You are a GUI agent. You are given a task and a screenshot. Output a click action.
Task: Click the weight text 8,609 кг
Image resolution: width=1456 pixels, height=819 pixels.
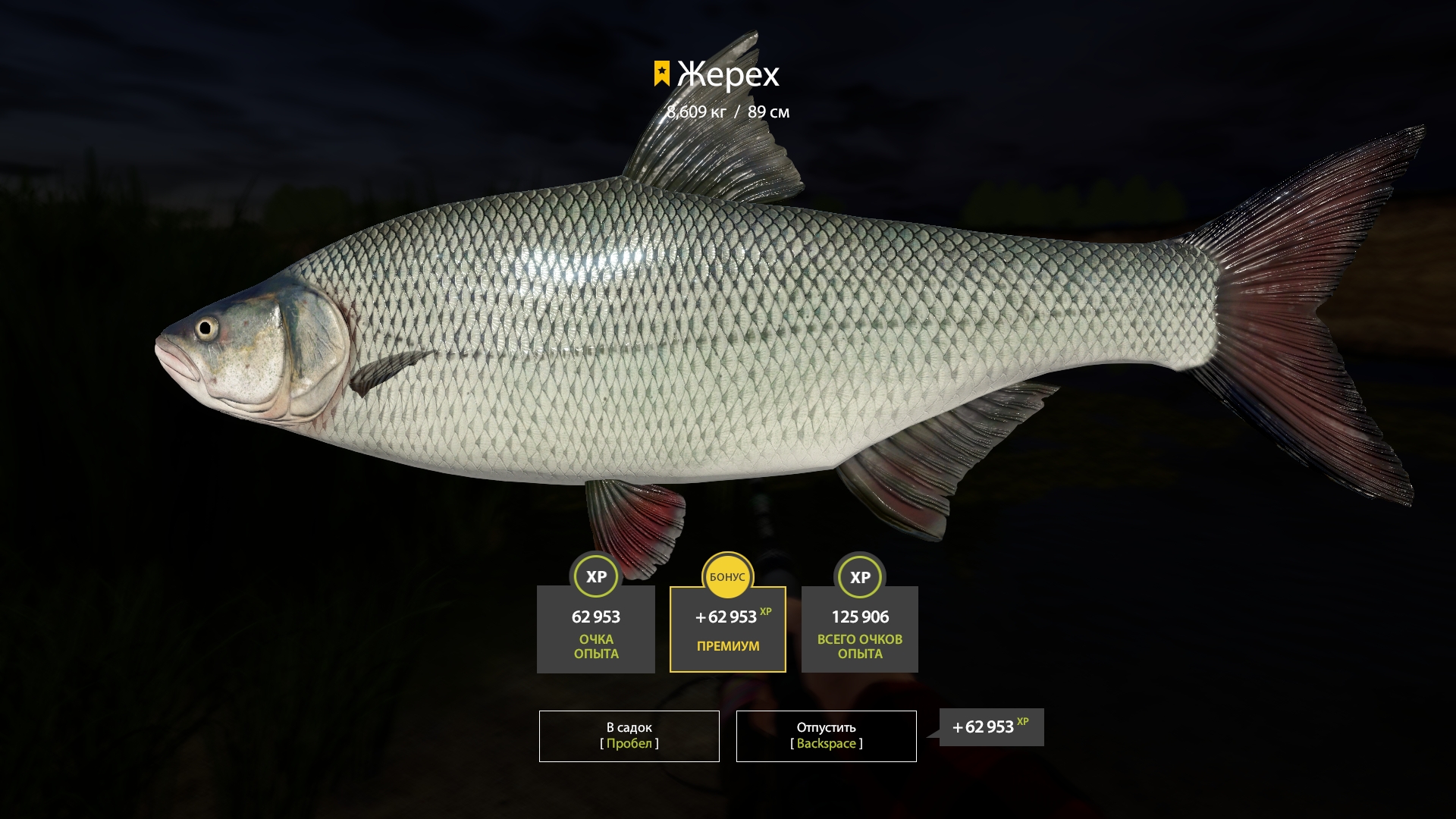[695, 112]
